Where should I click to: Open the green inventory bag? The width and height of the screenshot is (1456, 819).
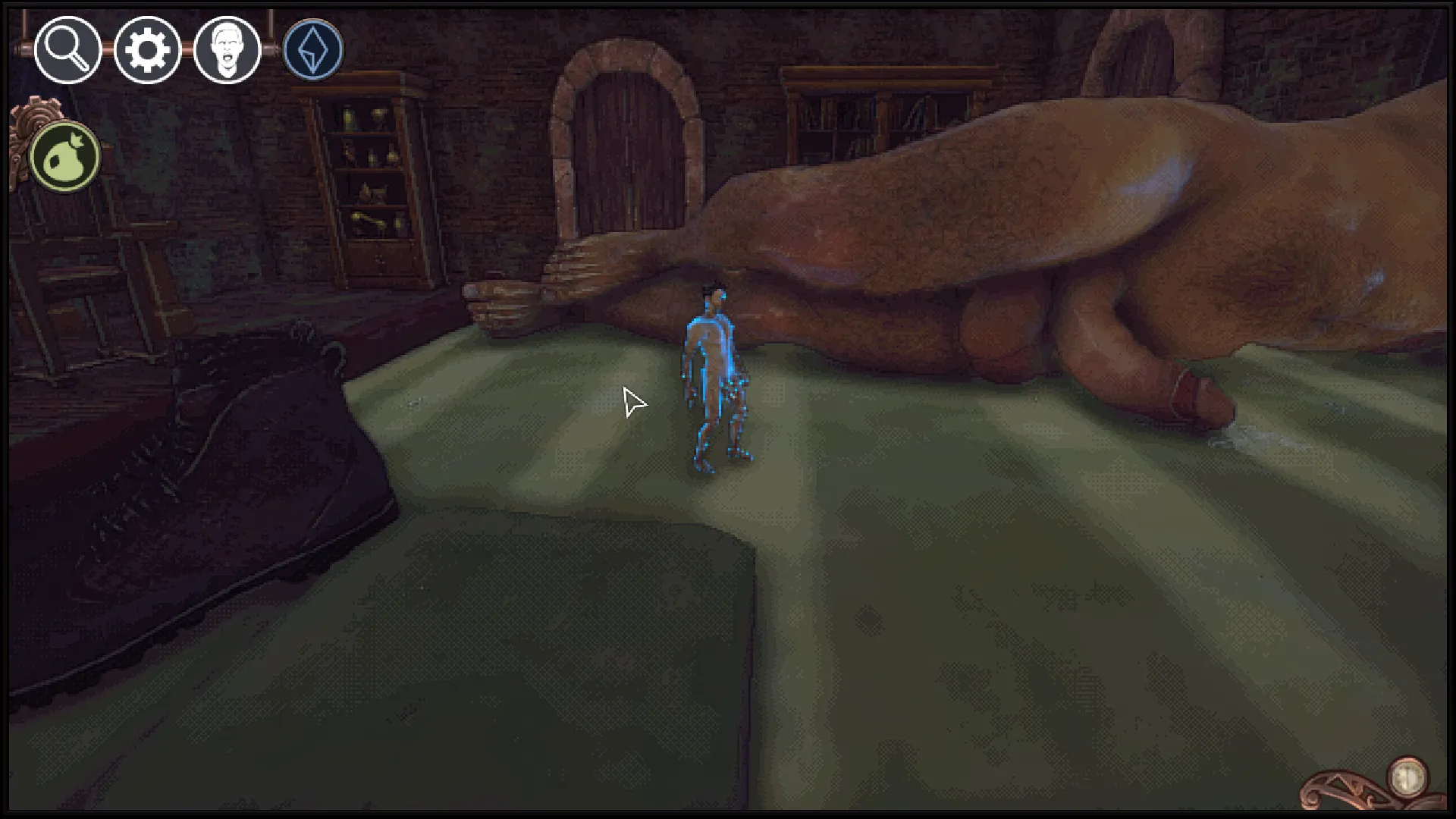point(65,157)
